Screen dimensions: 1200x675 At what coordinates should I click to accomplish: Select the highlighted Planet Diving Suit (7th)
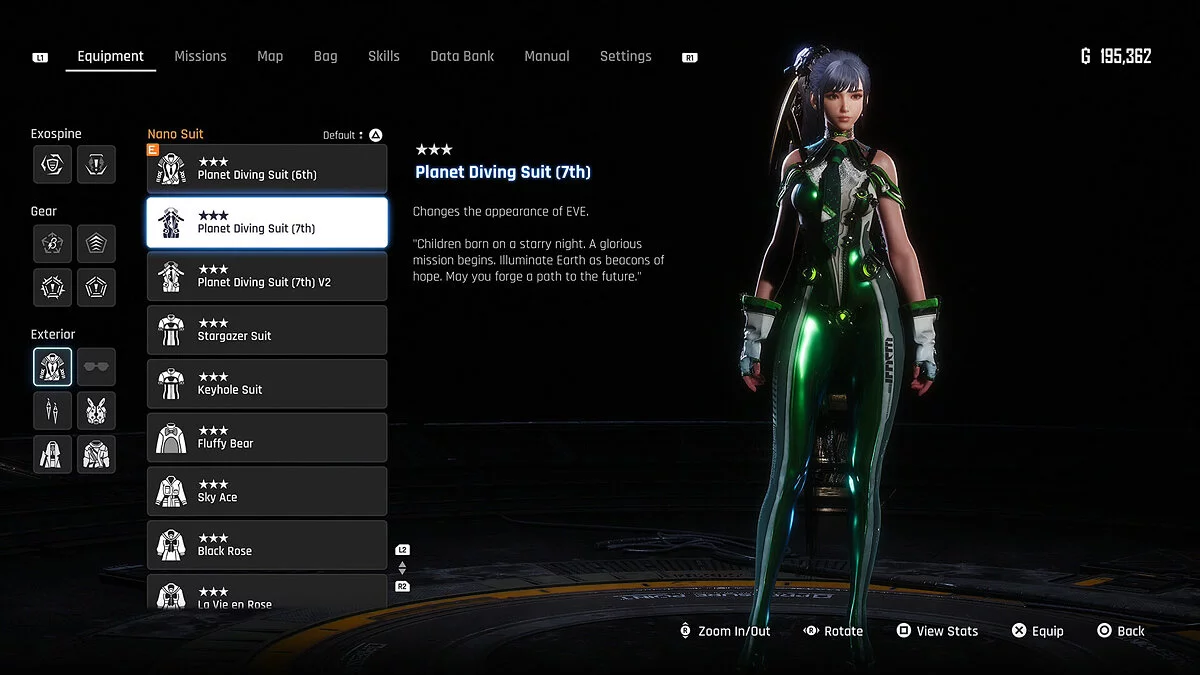267,223
